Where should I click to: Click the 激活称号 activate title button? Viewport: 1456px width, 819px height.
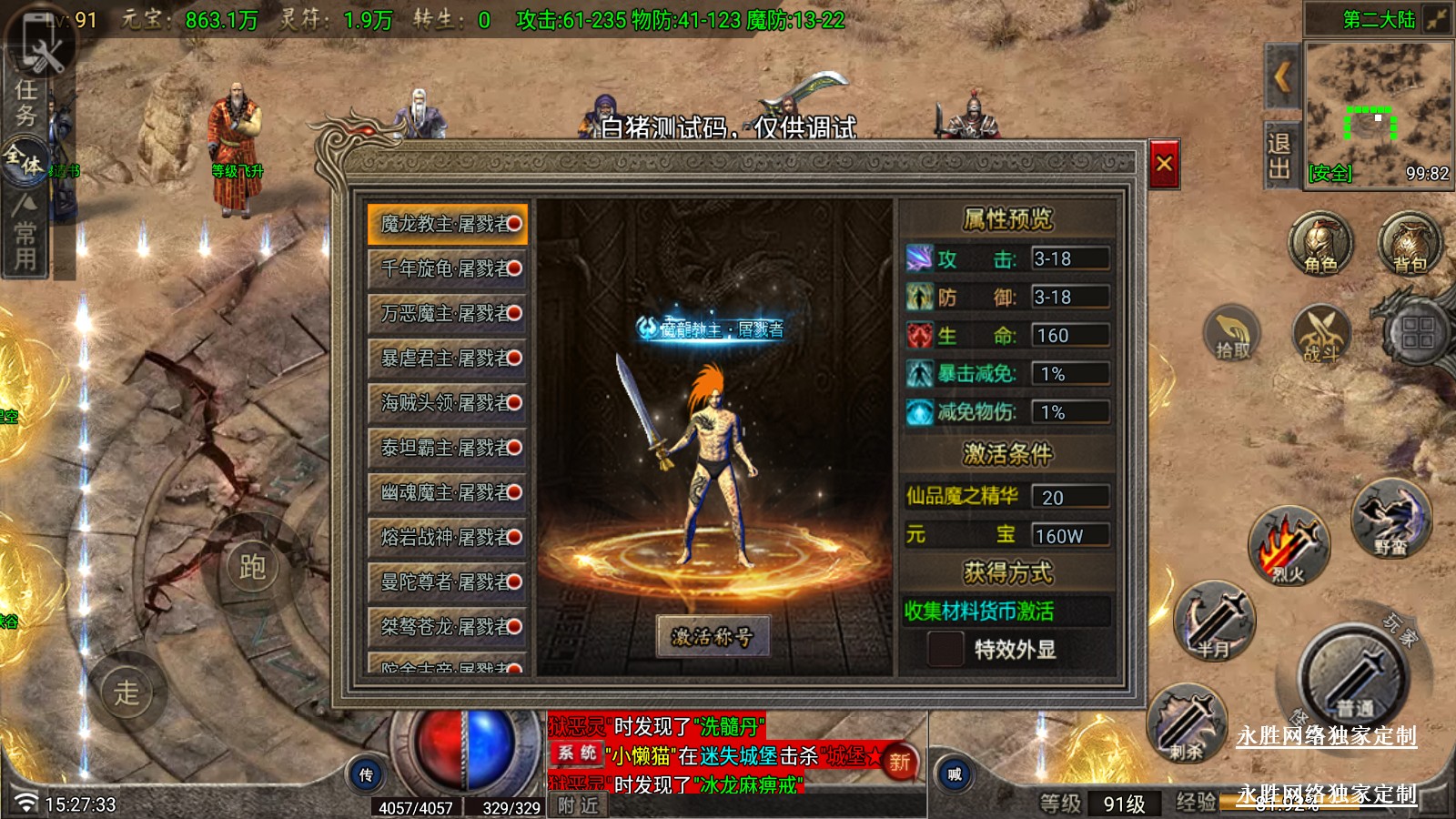click(x=713, y=636)
